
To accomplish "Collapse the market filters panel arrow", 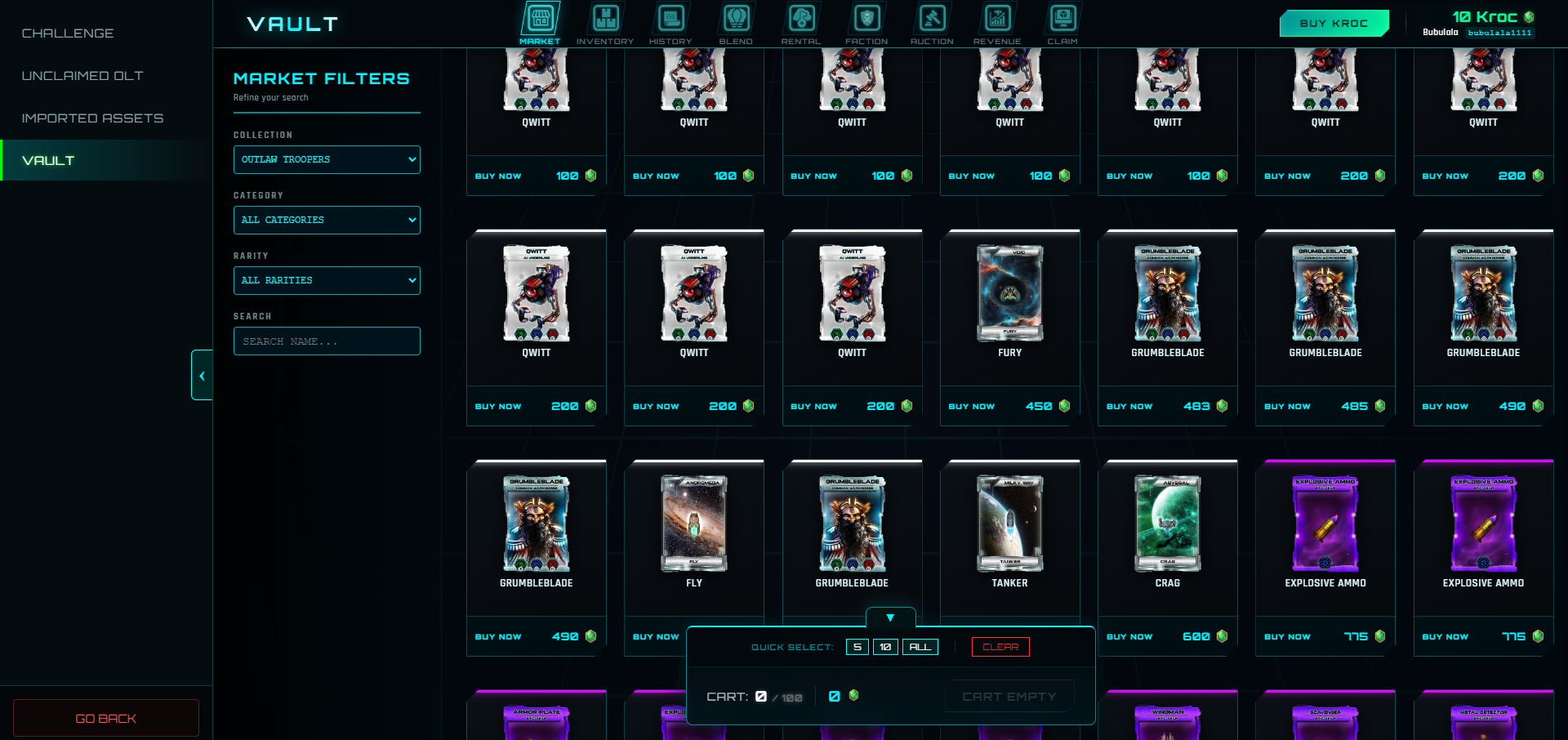I will pos(202,376).
